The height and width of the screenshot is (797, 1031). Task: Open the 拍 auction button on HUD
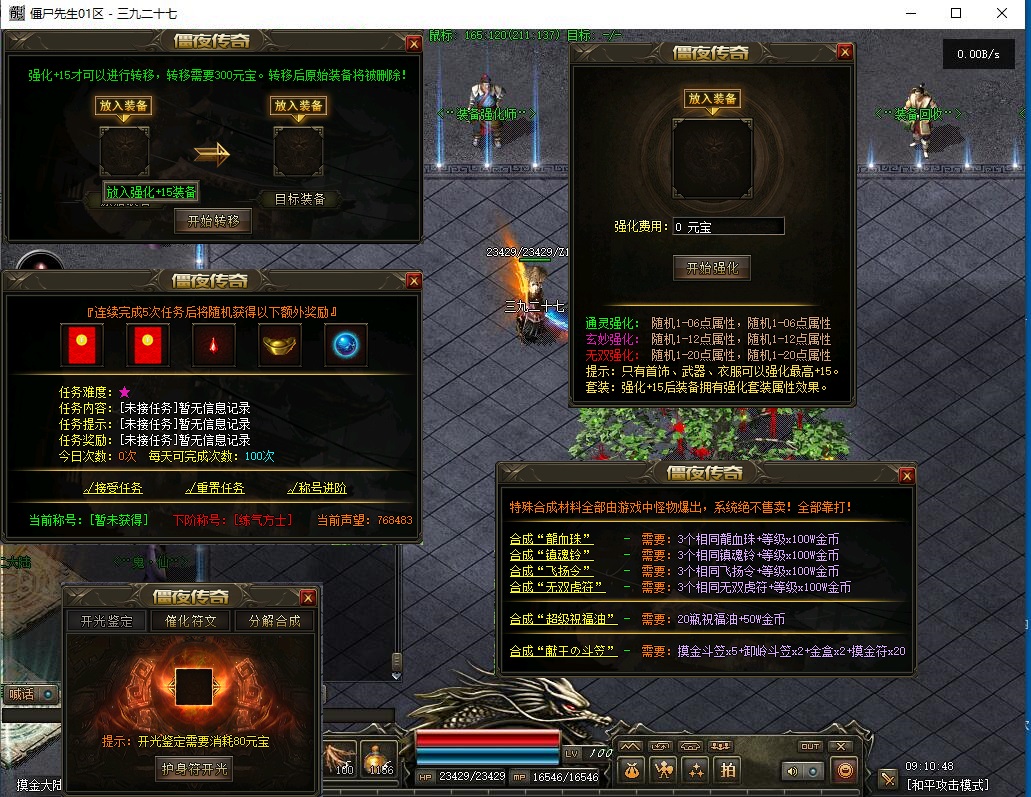(728, 769)
